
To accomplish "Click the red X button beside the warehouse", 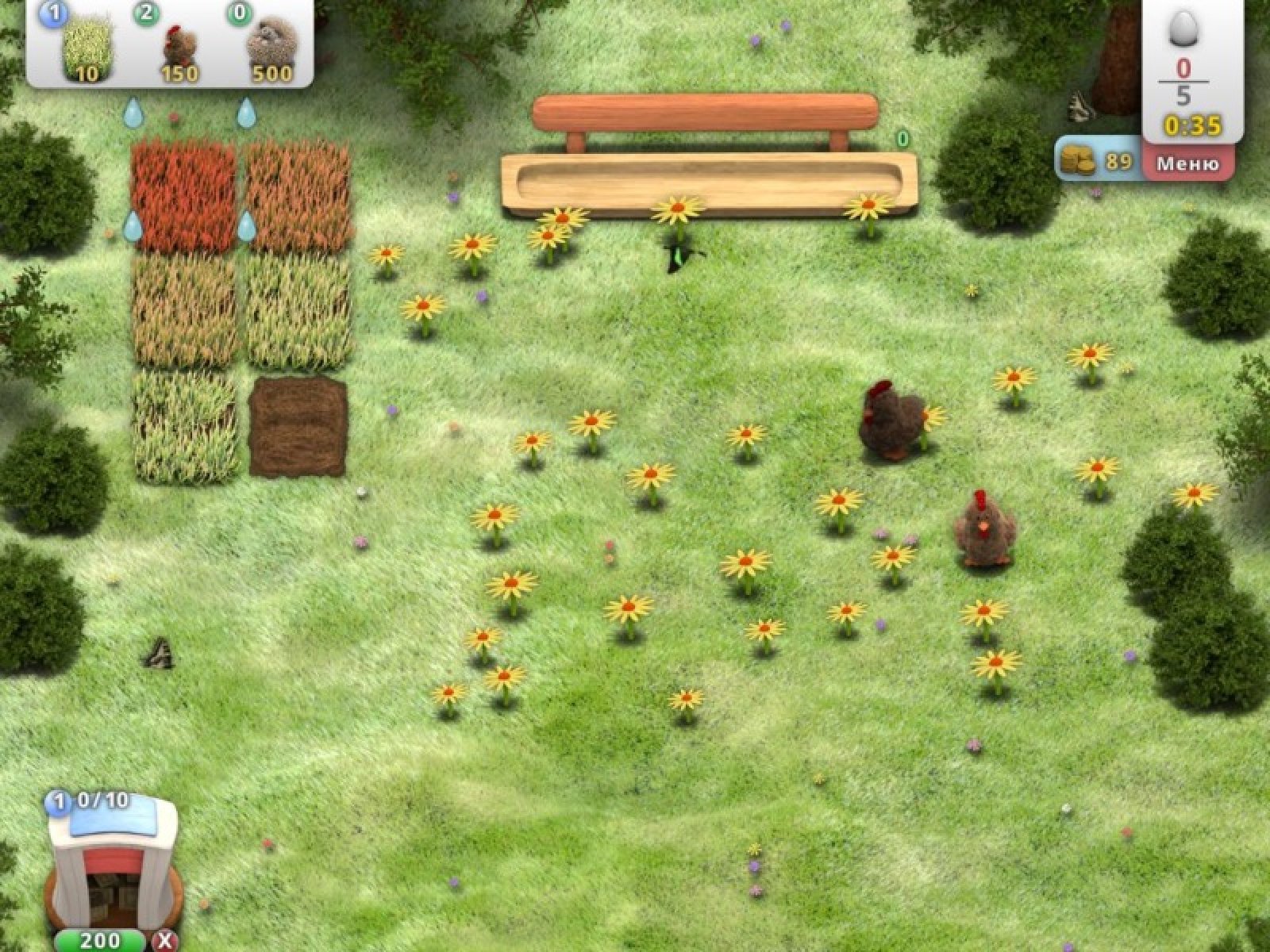I will [165, 941].
